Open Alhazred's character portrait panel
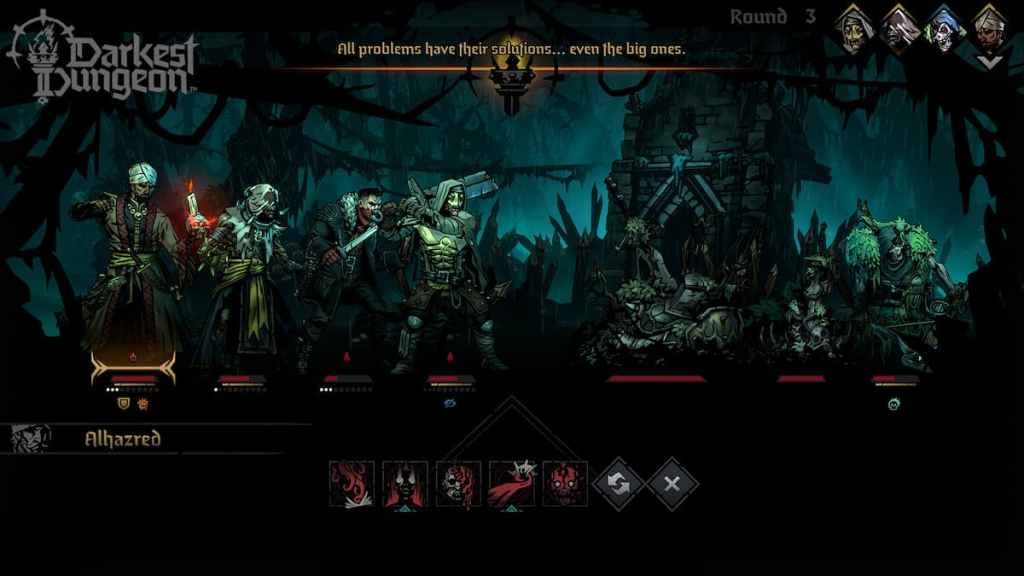The width and height of the screenshot is (1024, 576). [x=31, y=438]
